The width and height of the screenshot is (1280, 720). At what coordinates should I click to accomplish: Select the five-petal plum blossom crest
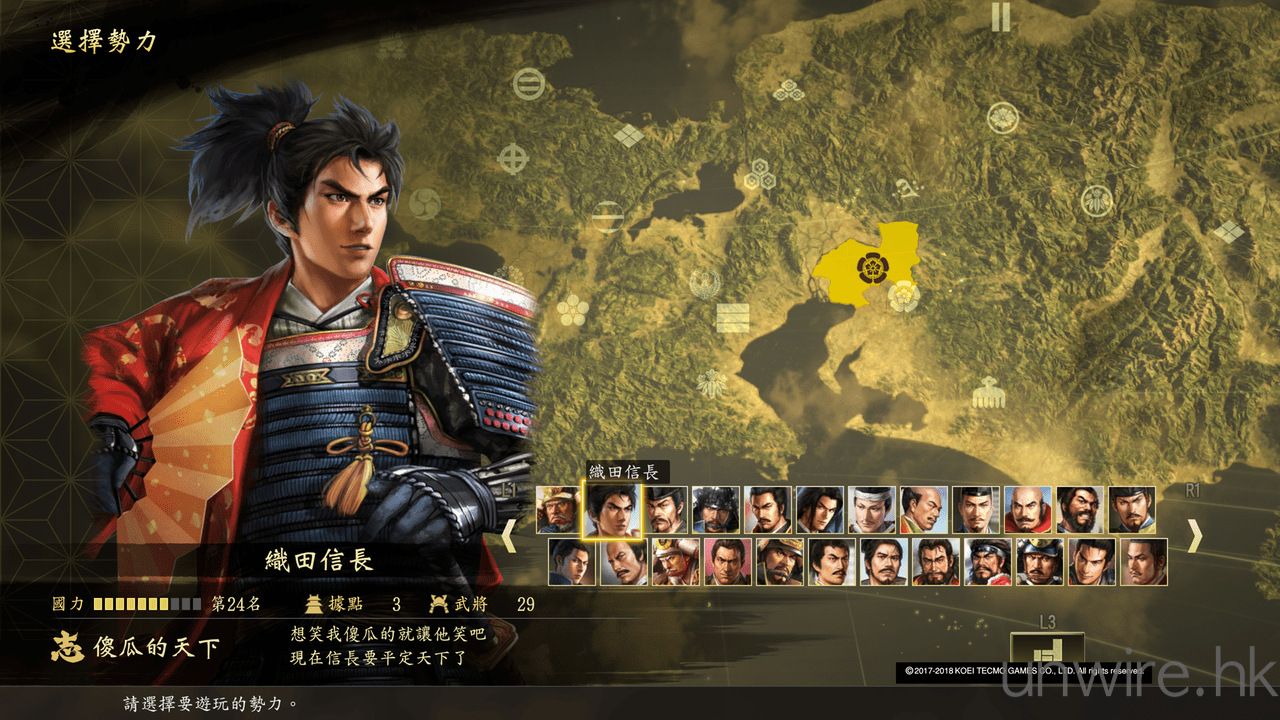pos(572,309)
